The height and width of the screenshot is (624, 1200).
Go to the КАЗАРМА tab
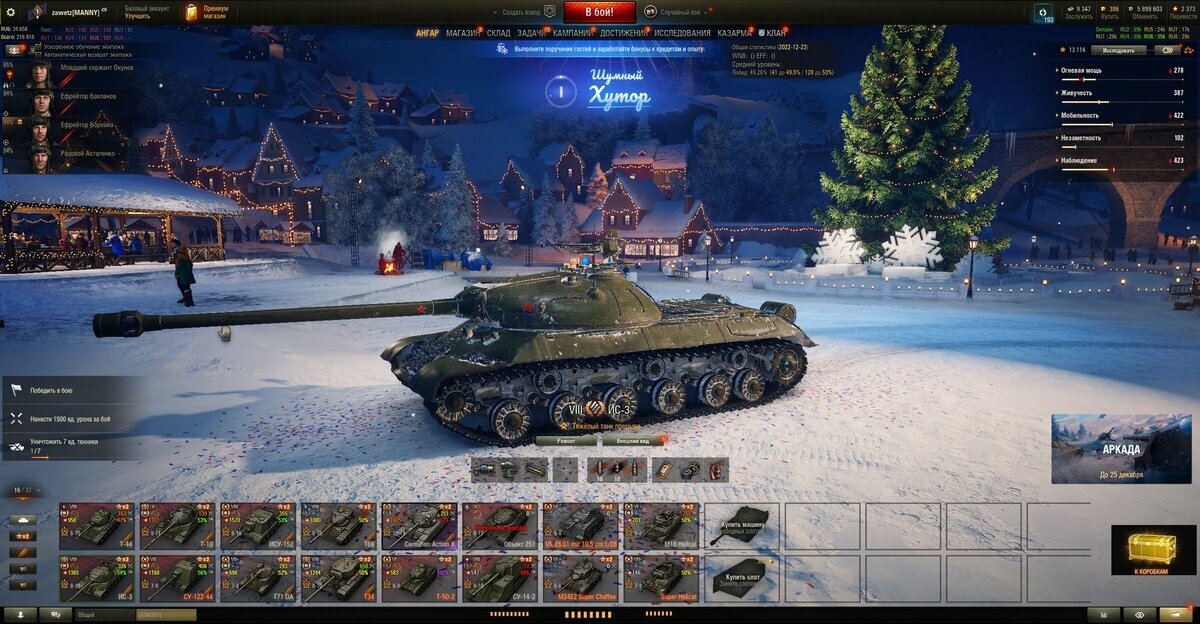(x=734, y=33)
